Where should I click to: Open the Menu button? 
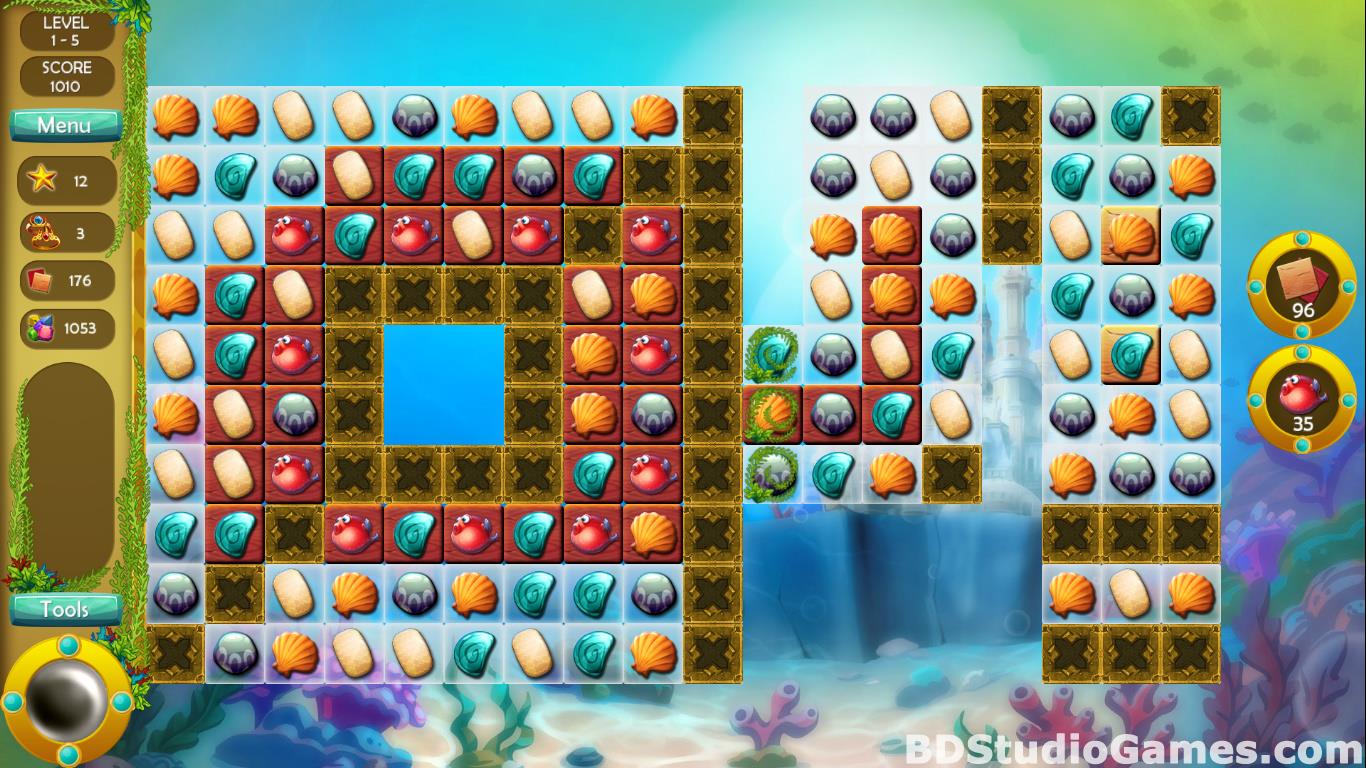click(x=65, y=125)
